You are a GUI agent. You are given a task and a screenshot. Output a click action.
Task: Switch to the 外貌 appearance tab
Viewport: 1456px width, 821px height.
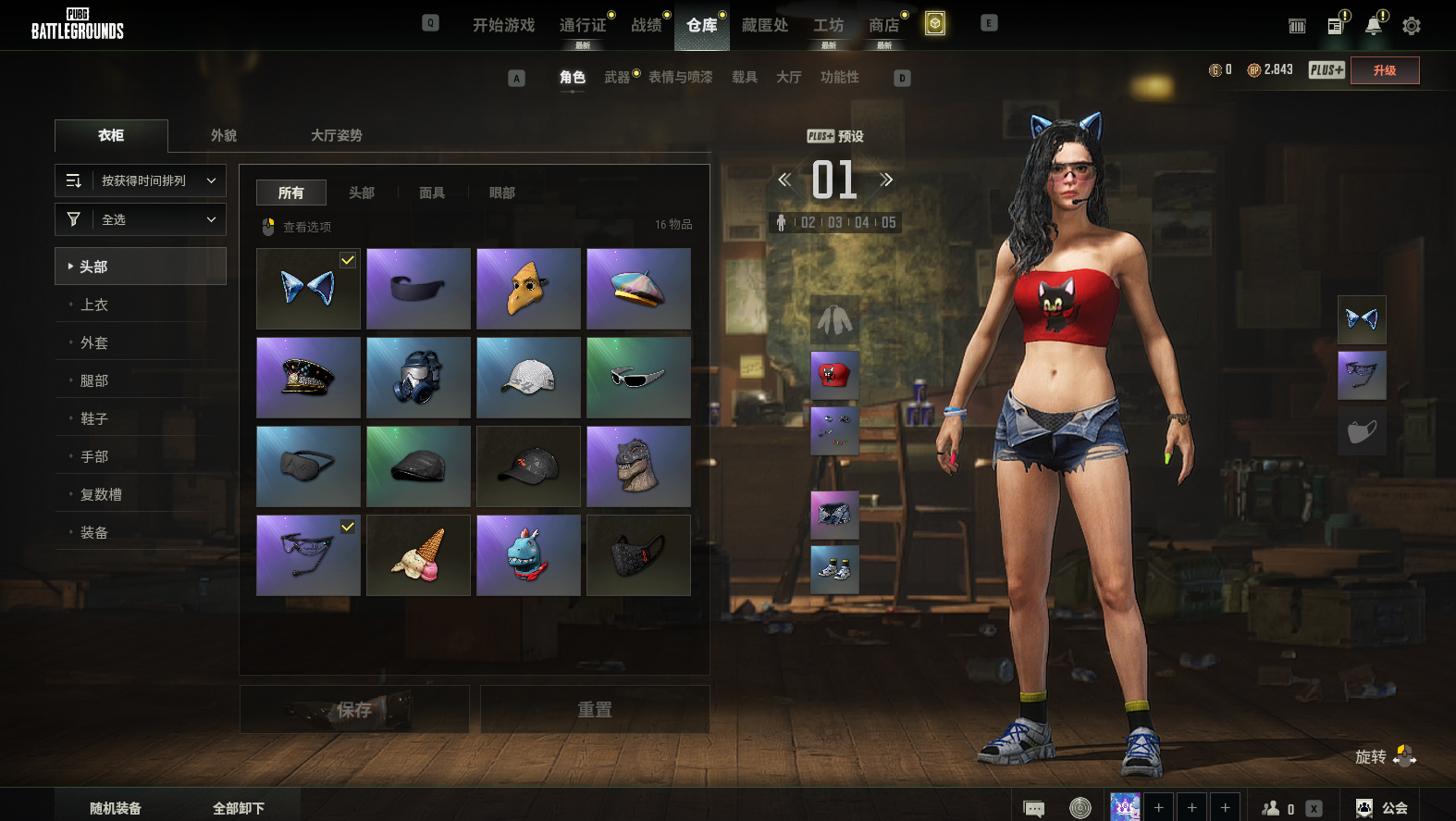pos(224,135)
